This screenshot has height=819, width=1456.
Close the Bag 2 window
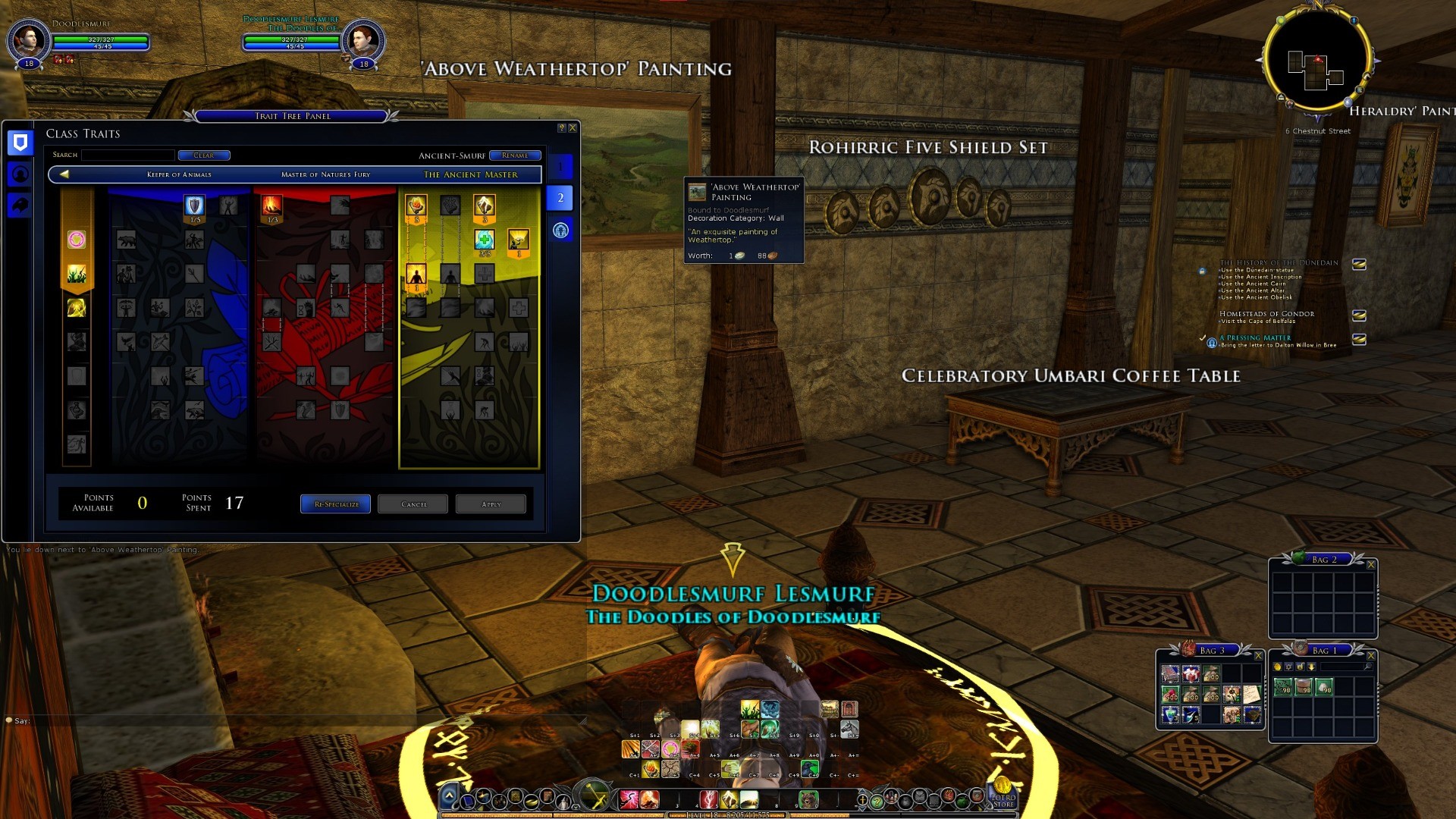click(x=1370, y=565)
